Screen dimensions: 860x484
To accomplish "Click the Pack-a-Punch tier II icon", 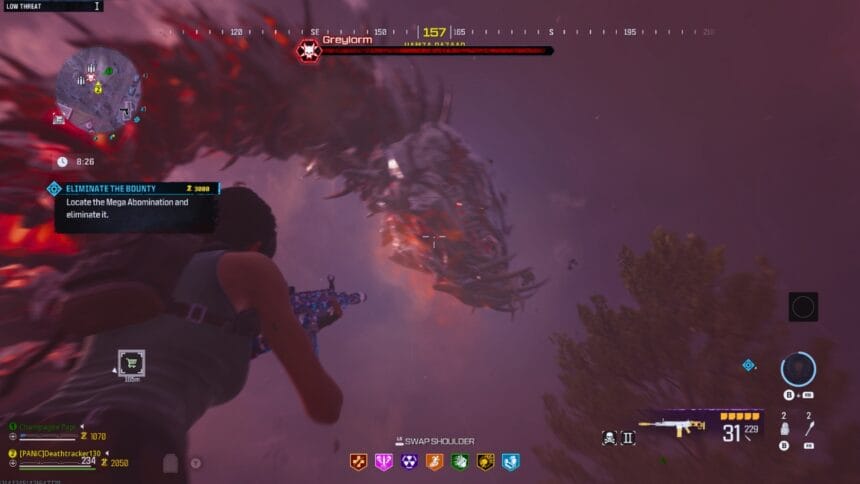I will (628, 437).
